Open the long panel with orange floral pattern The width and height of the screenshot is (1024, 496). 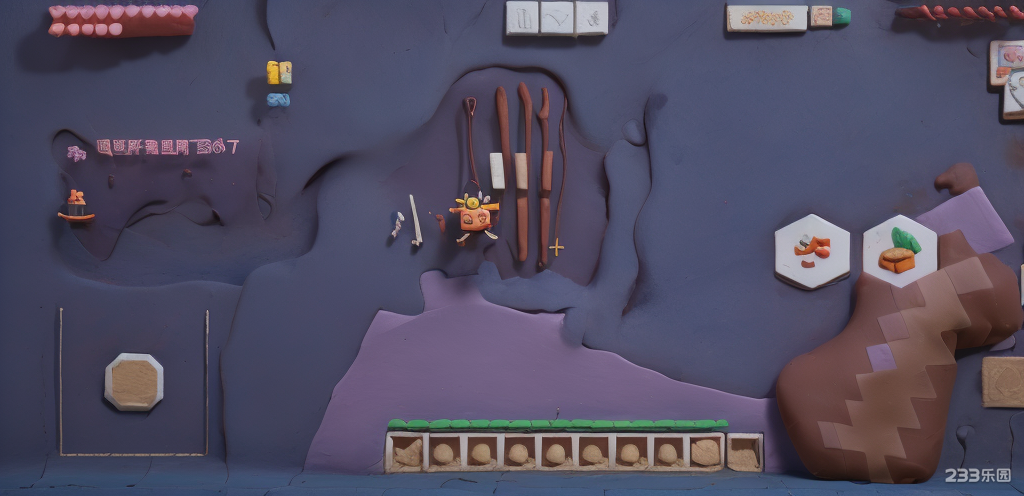766,18
